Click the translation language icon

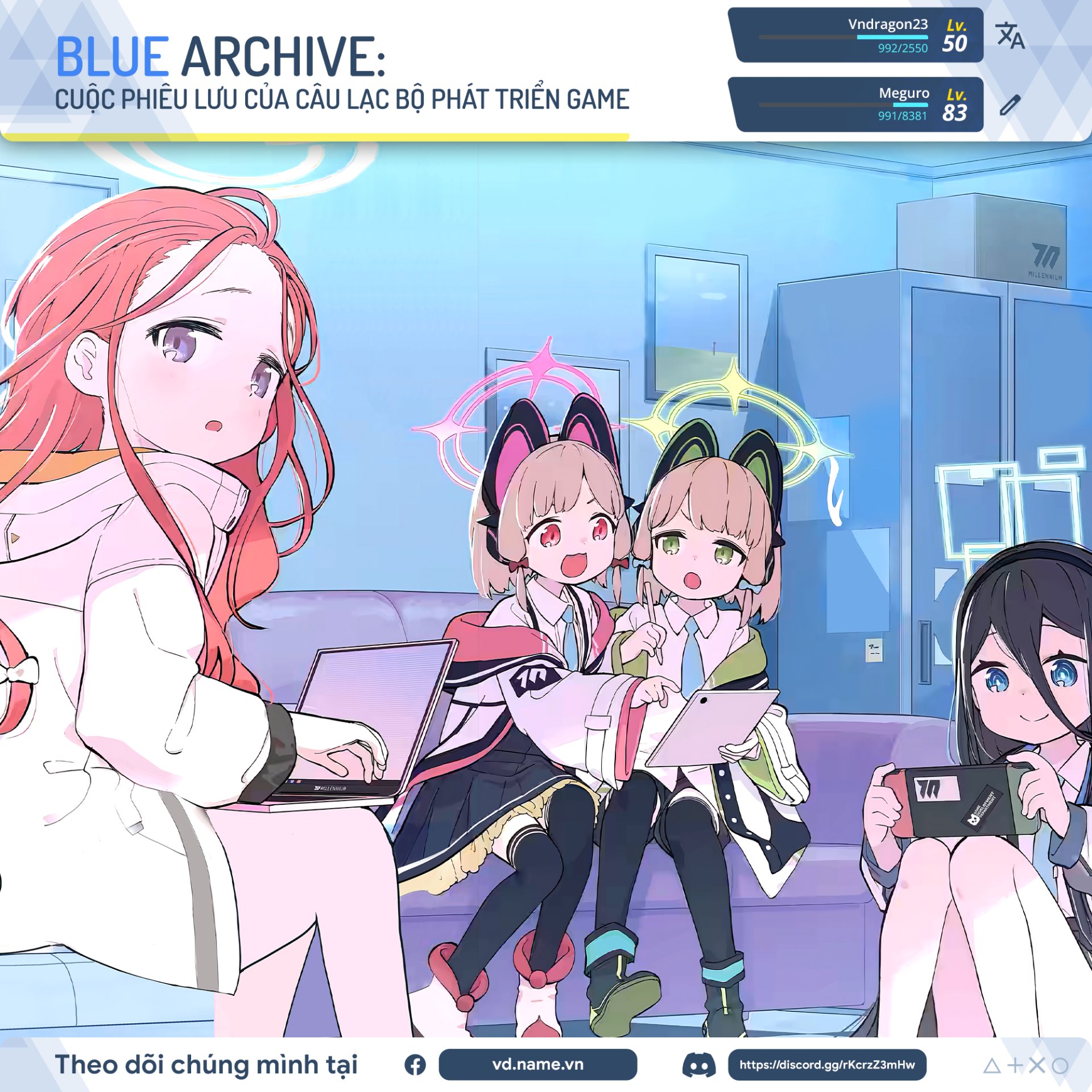[x=1010, y=35]
